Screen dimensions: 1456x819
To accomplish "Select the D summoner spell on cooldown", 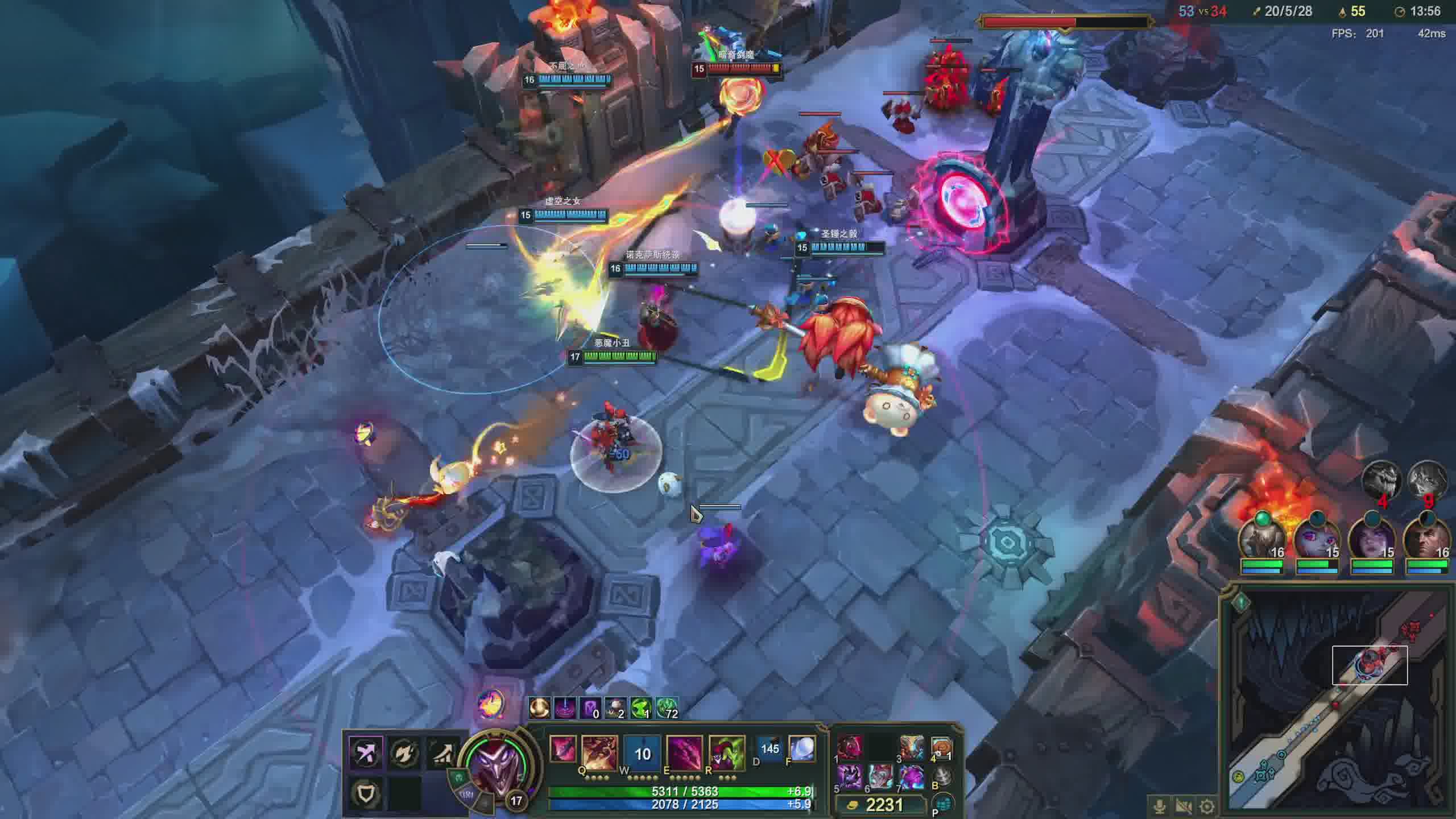I will [x=770, y=748].
